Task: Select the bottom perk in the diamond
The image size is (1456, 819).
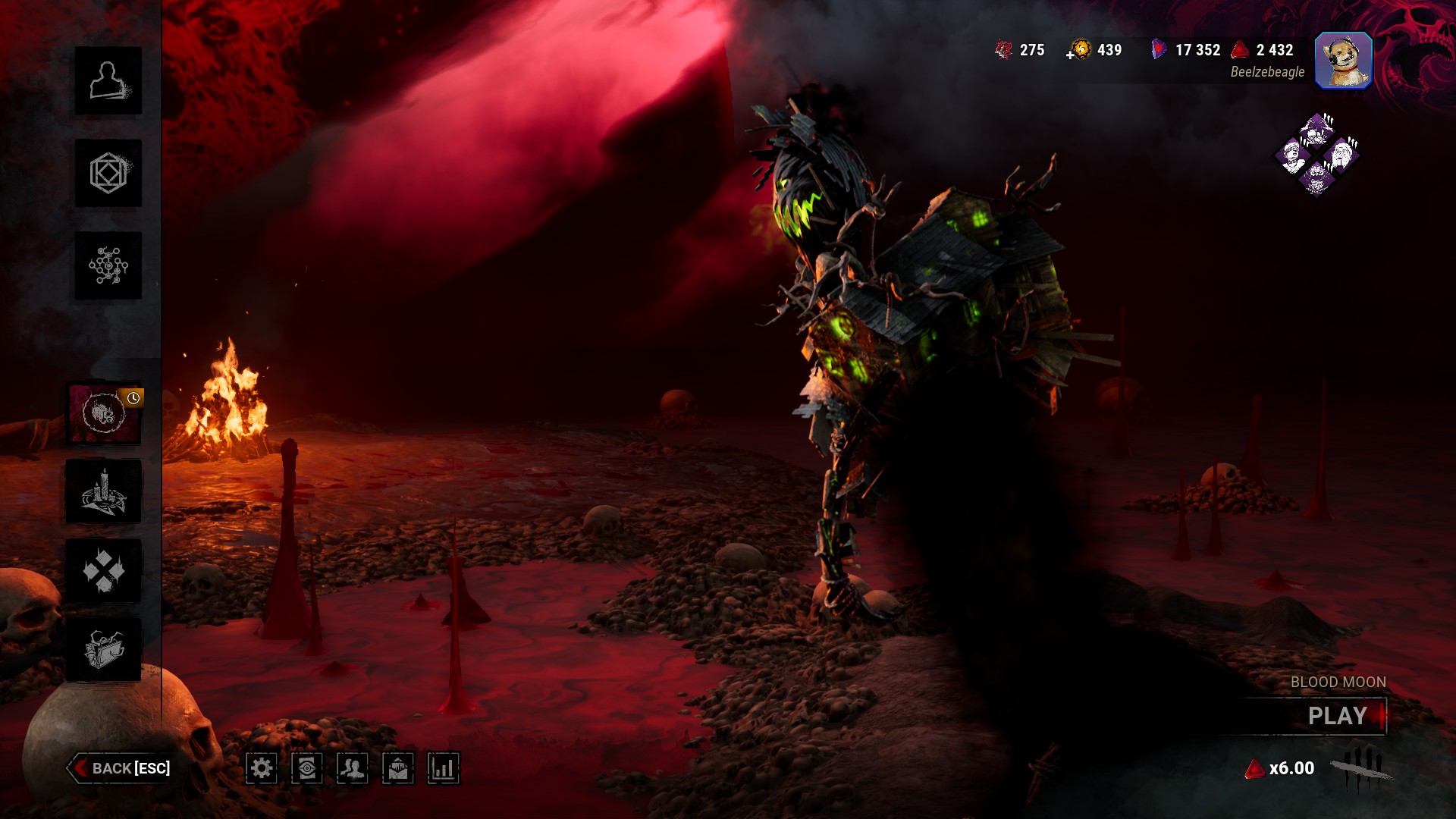Action: [x=1317, y=178]
